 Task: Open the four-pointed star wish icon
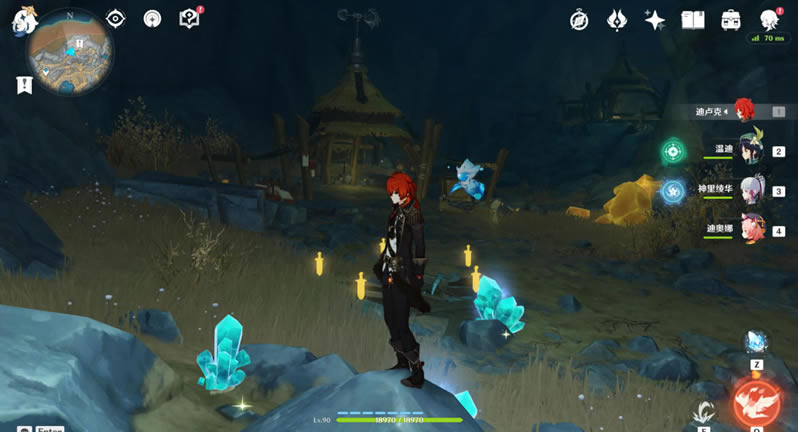[x=655, y=20]
